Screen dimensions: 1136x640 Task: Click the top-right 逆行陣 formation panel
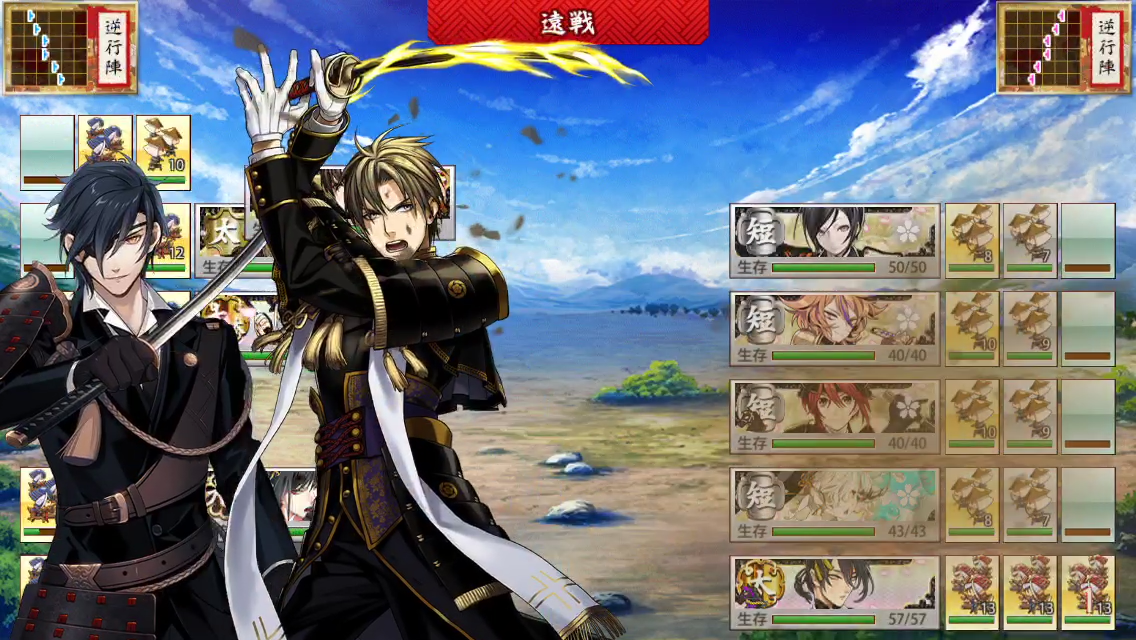[x=1064, y=47]
